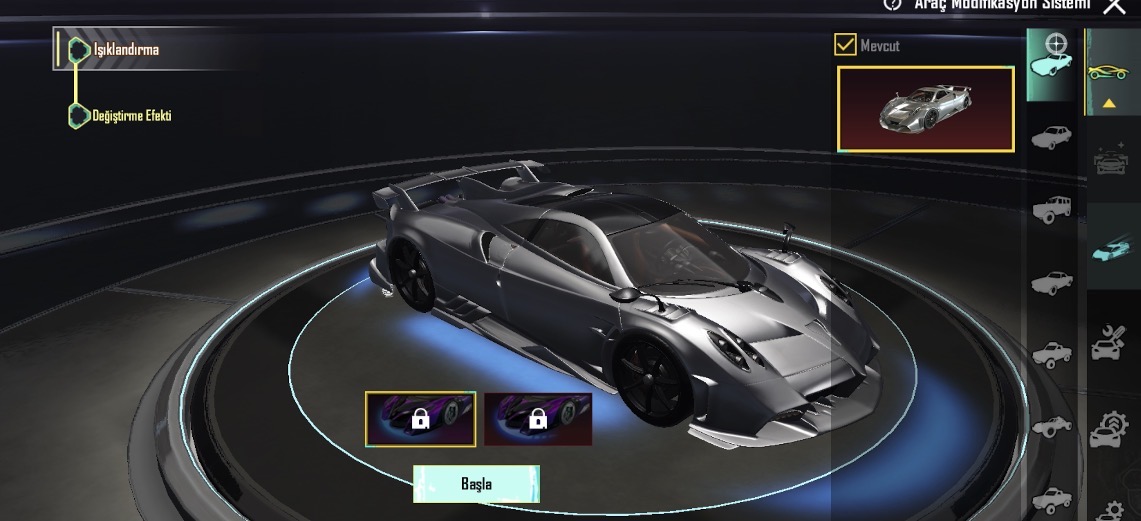Viewport: 1141px width, 521px height.
Task: Select the Işıklandırma option
Action: [125, 49]
